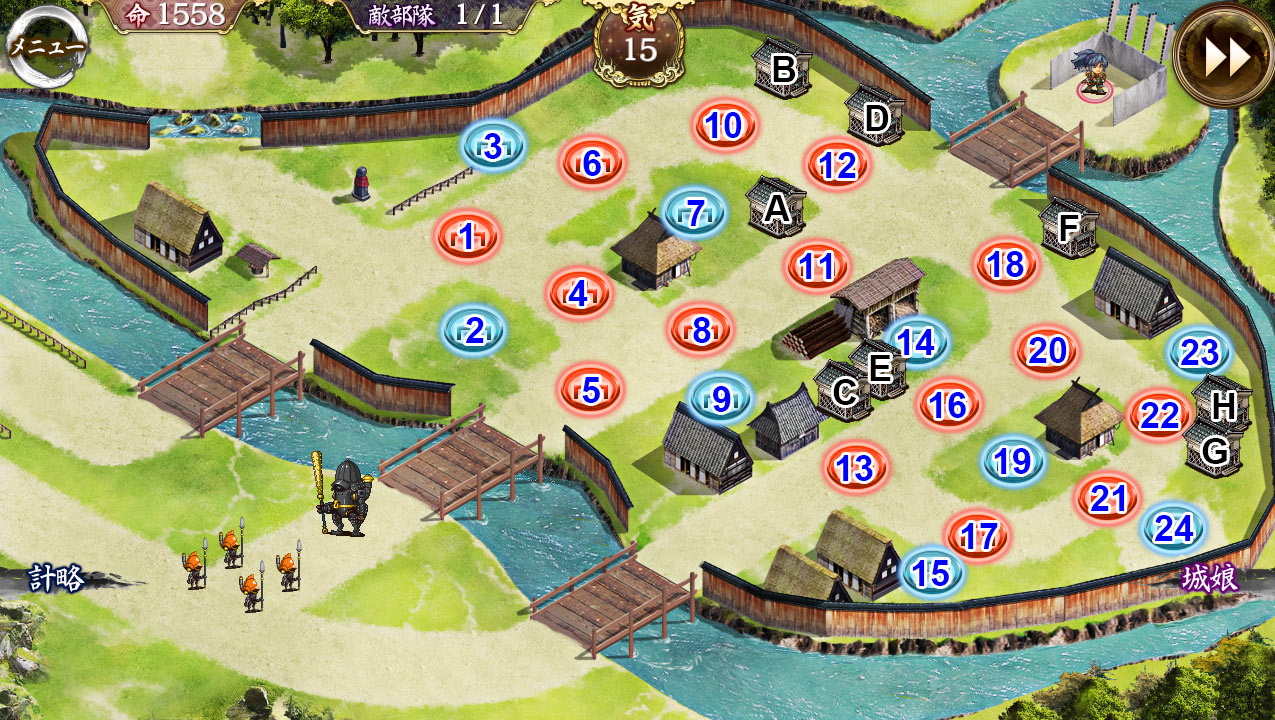Select red placement slot 18
This screenshot has width=1275, height=720.
pyautogui.click(x=1006, y=264)
